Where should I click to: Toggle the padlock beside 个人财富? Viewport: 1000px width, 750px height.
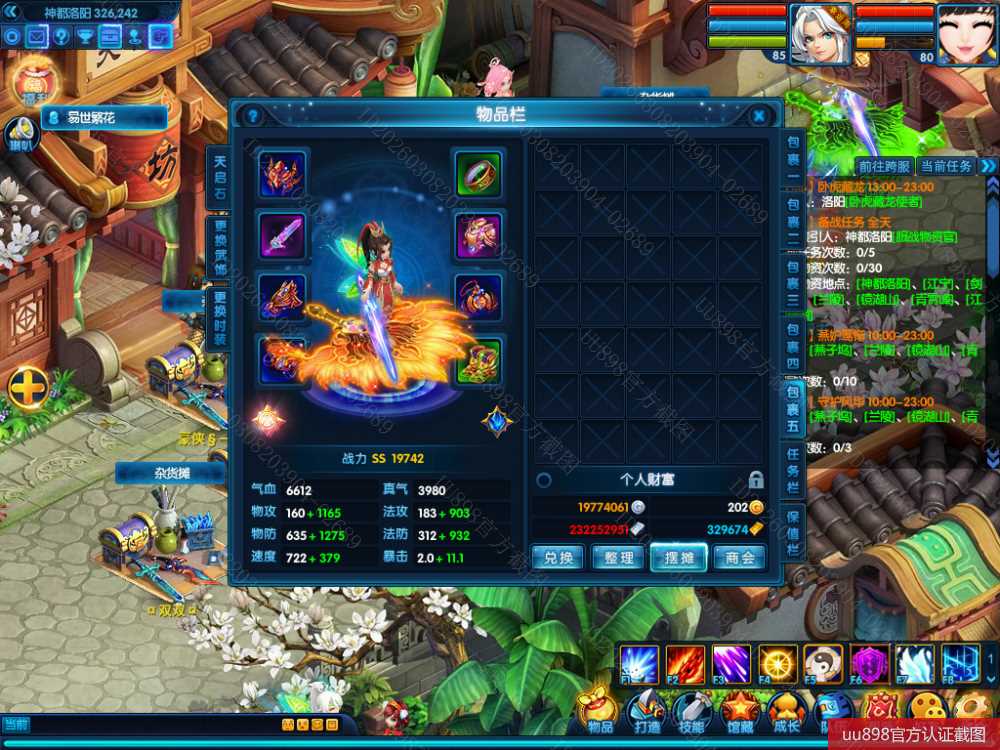pyautogui.click(x=756, y=480)
